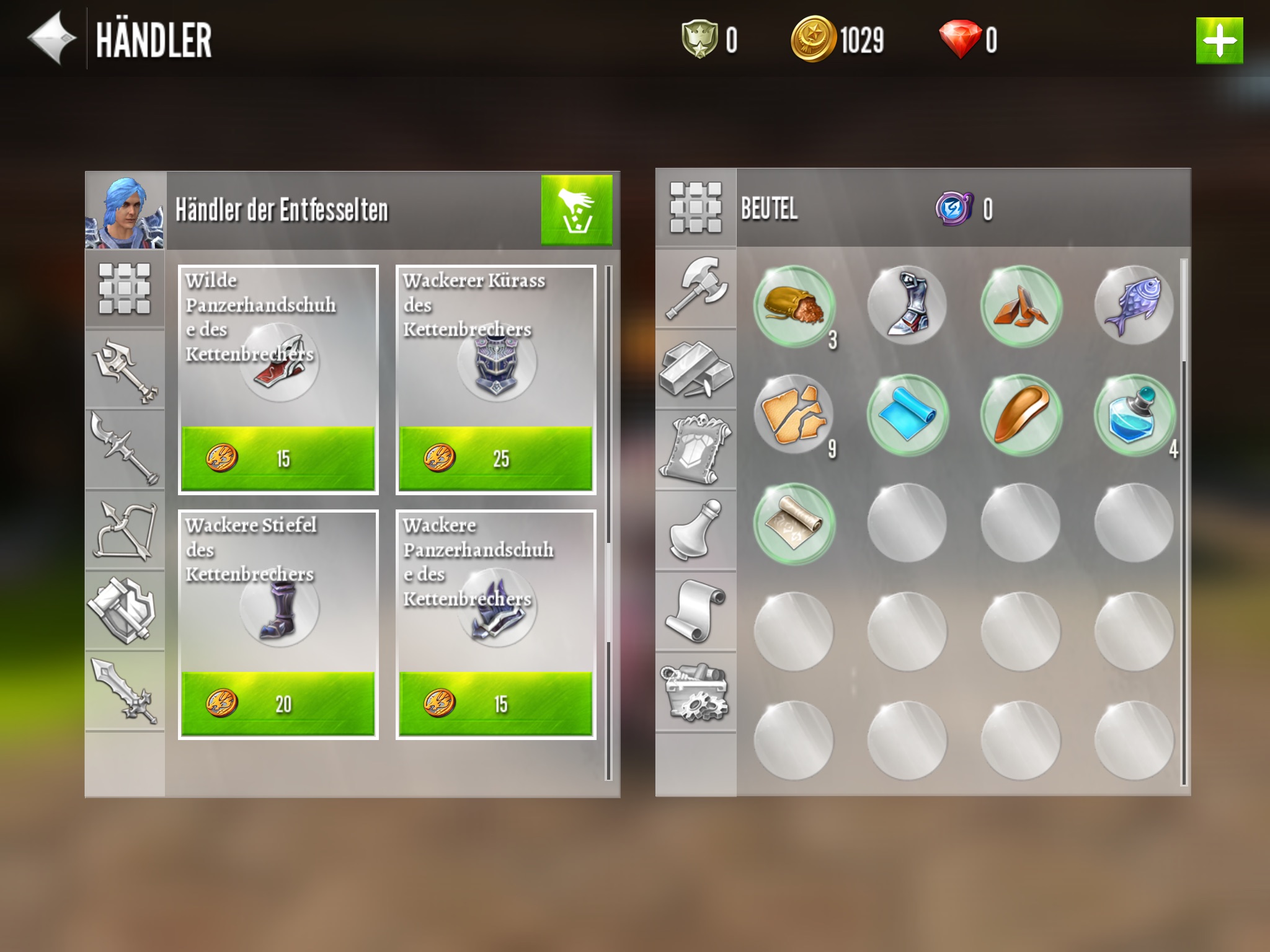
Task: Filter bag by metal ingots tab
Action: point(696,369)
